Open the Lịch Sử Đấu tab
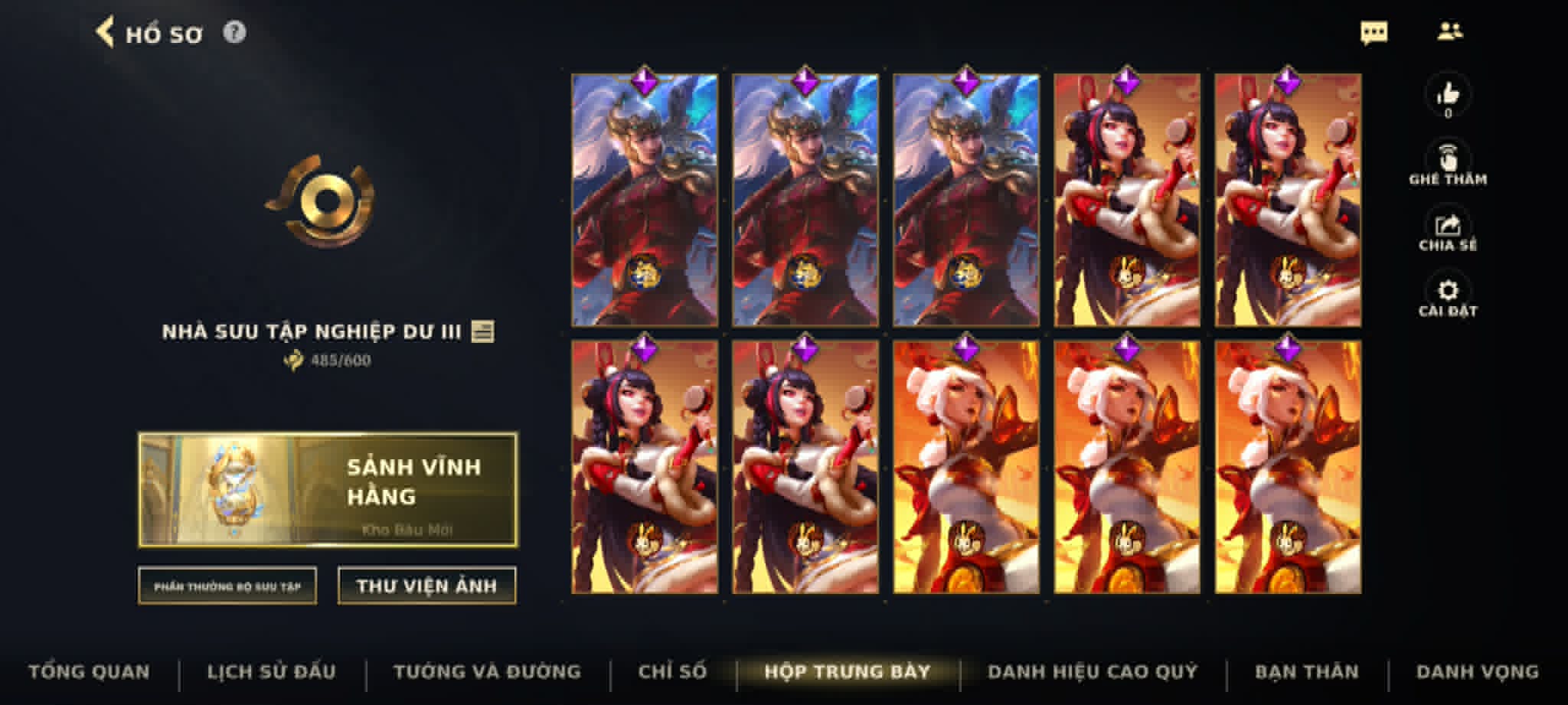The height and width of the screenshot is (705, 1568). pos(272,671)
